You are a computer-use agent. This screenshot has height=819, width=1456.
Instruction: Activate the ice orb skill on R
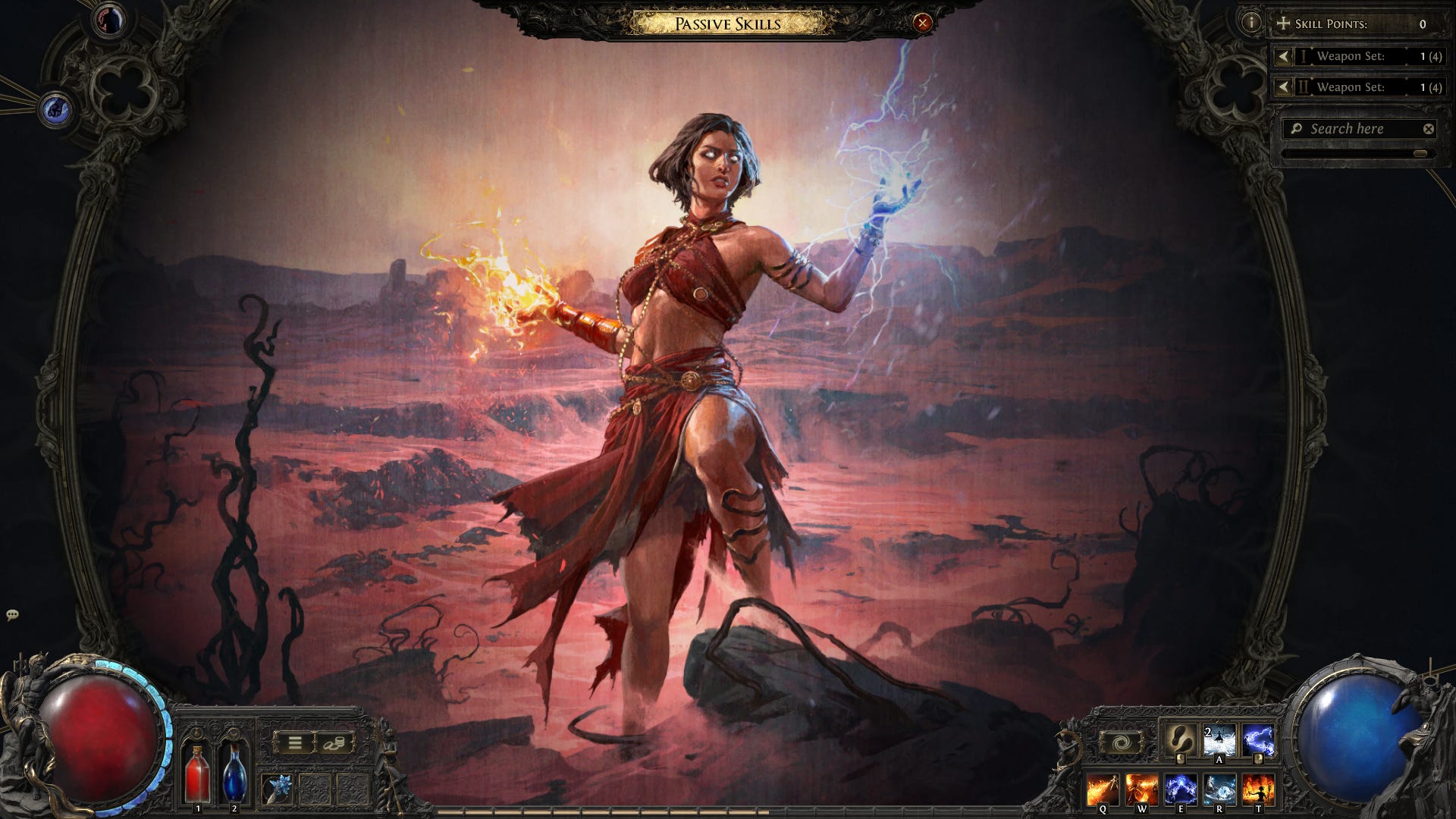(x=1219, y=789)
